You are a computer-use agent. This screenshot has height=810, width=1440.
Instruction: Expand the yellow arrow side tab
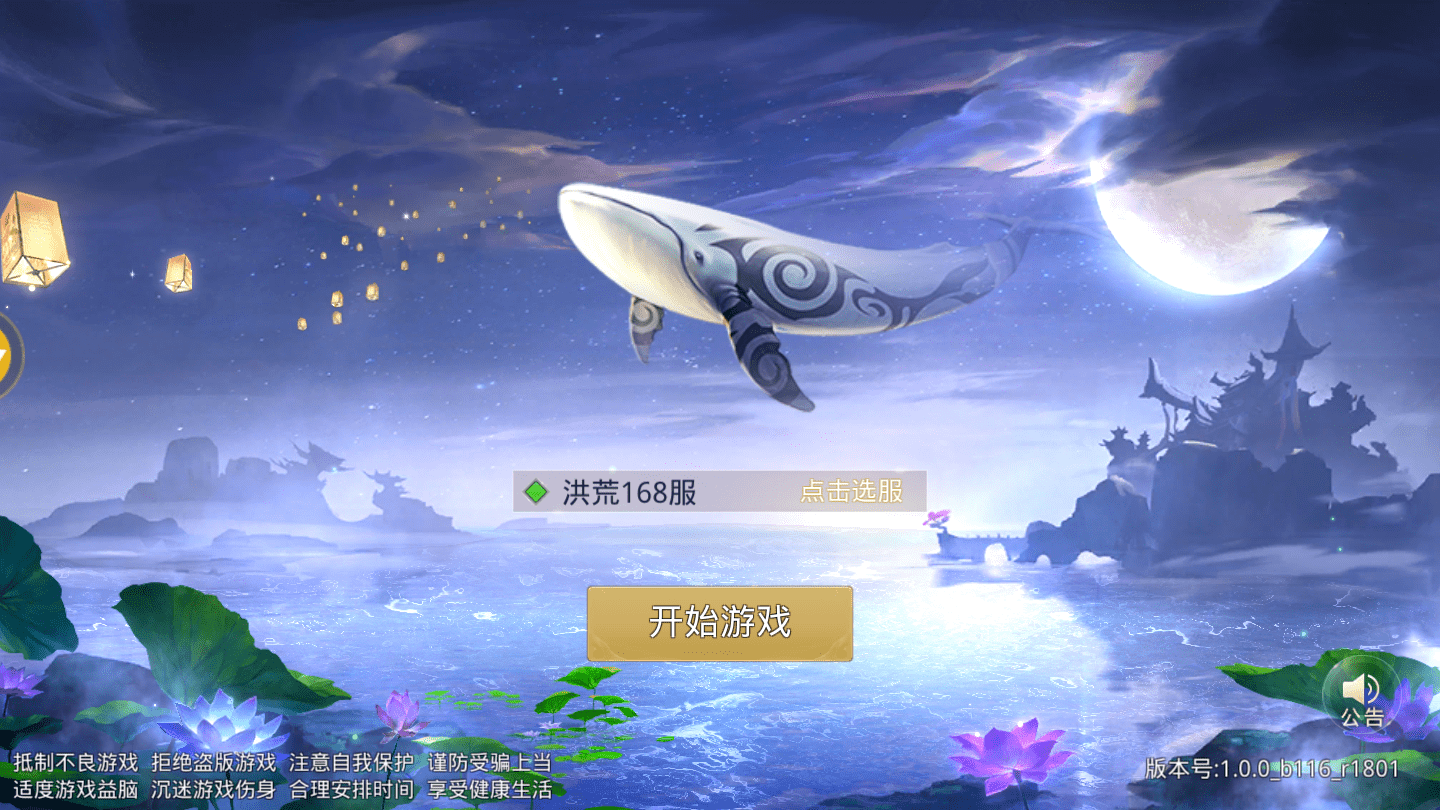(6, 355)
